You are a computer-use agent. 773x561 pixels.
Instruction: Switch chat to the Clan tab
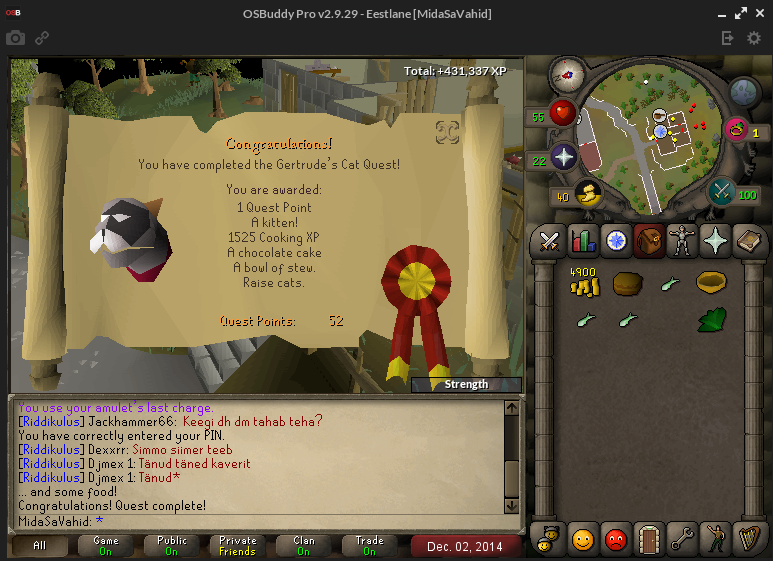point(304,546)
